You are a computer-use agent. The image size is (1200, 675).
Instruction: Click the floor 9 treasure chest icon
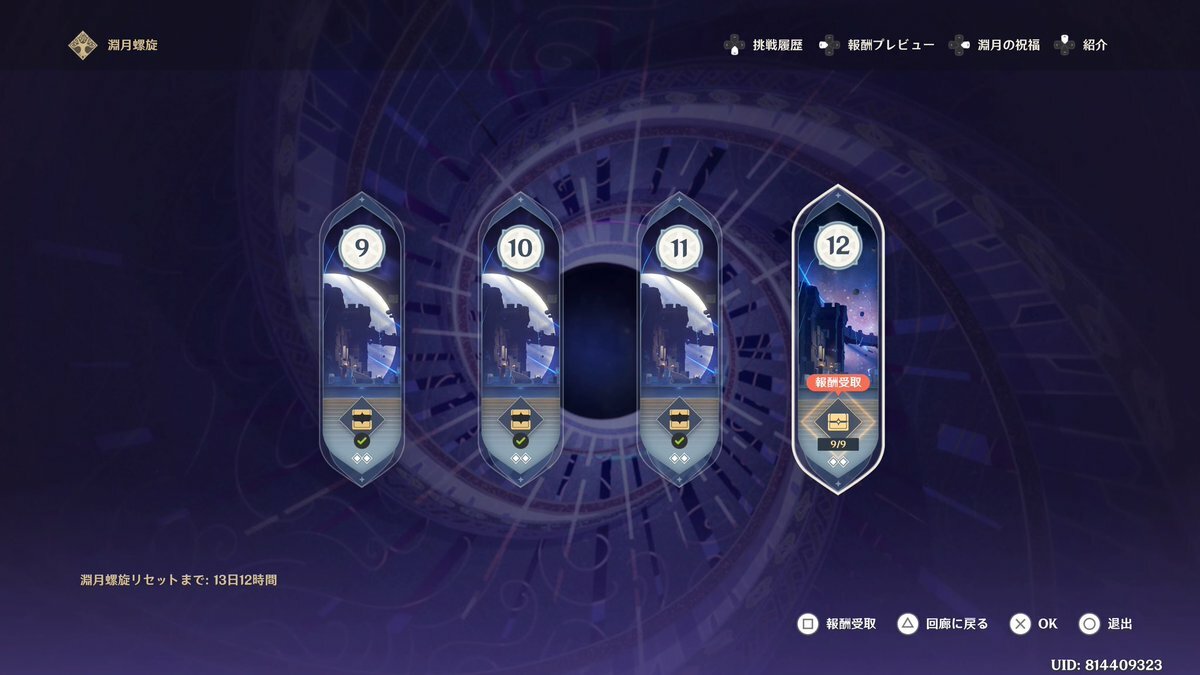pos(361,417)
